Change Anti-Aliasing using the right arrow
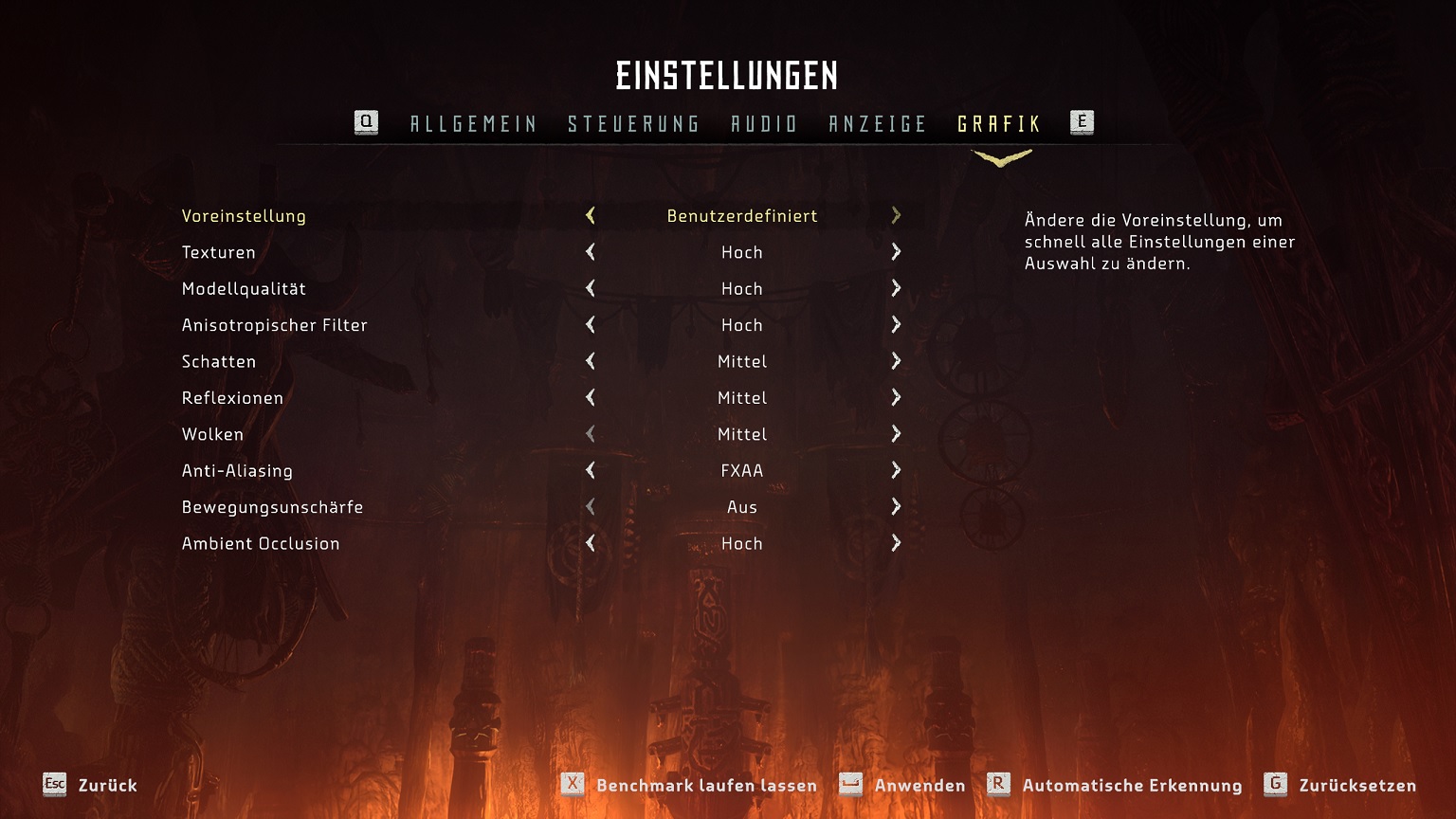This screenshot has width=1456, height=819. (x=895, y=470)
